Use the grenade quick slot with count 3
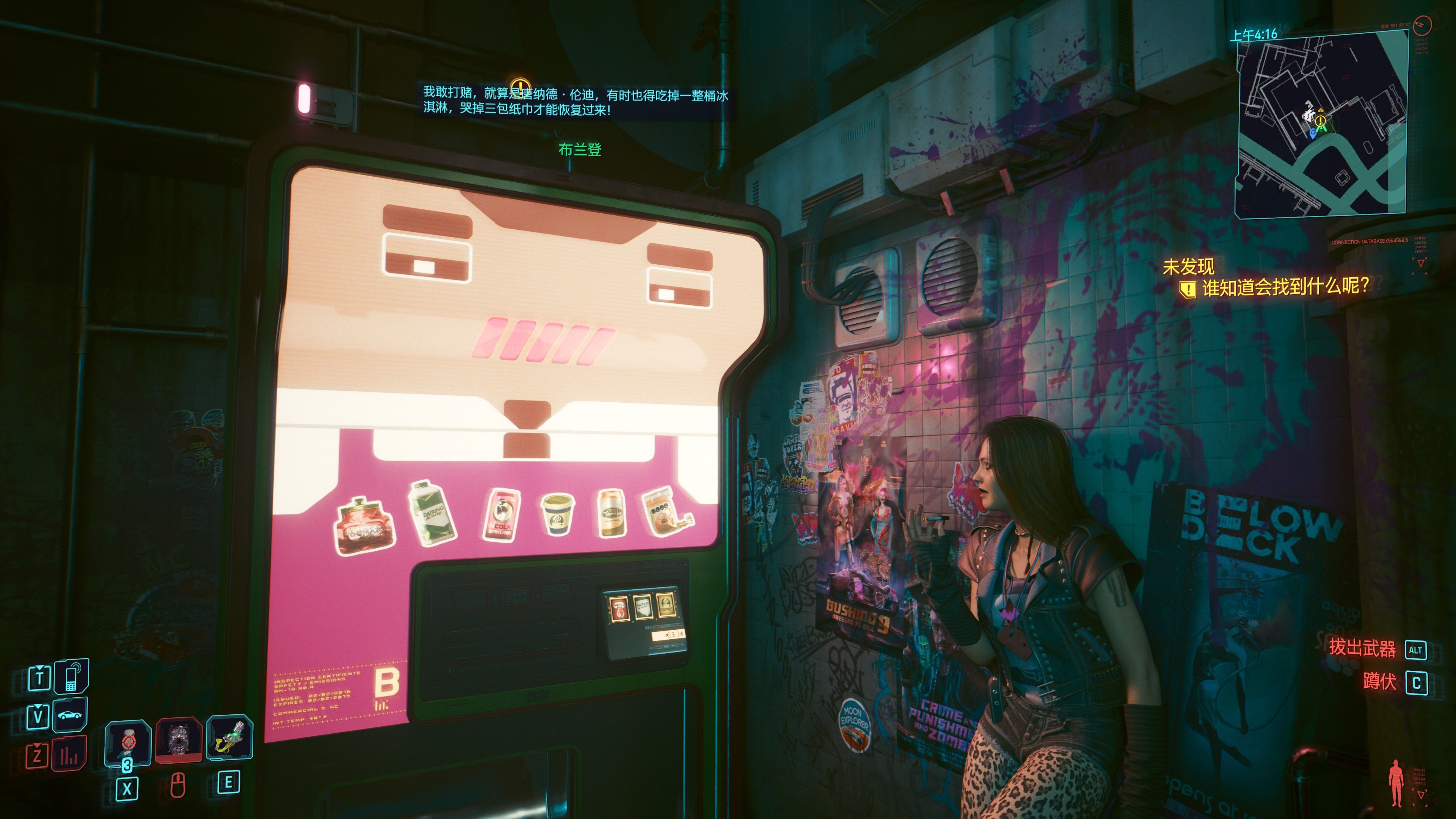The width and height of the screenshot is (1456, 819). click(128, 742)
